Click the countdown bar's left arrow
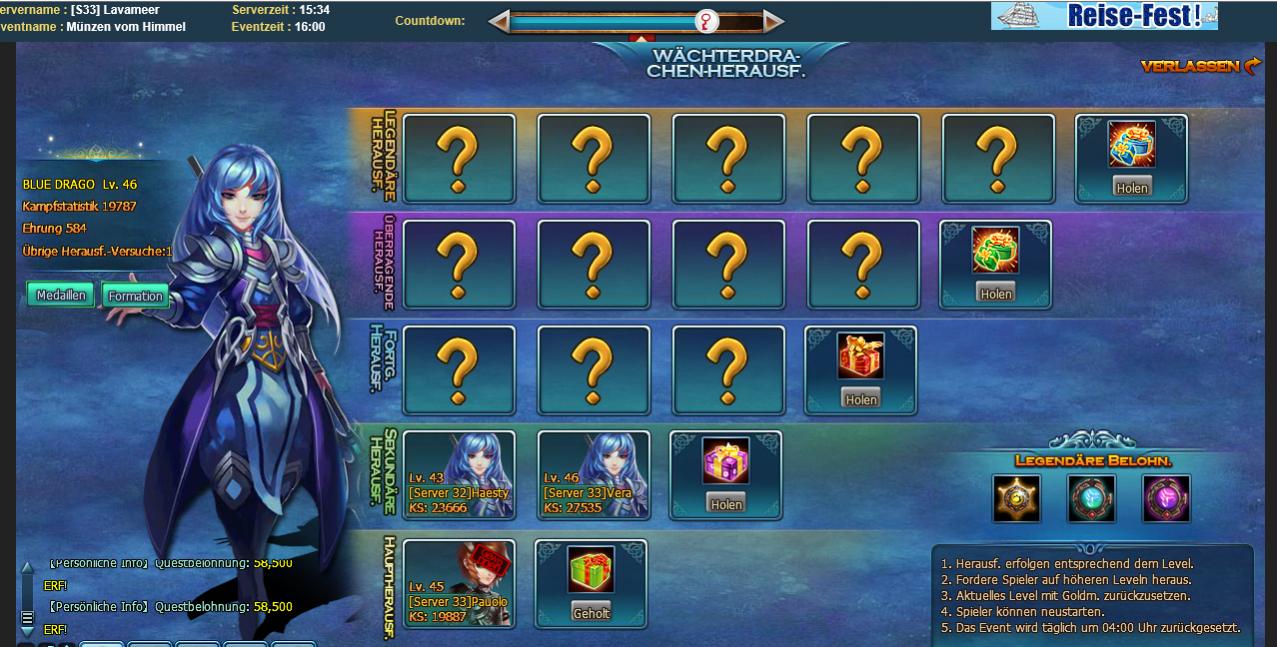Viewport: 1277px width, 647px height. [498, 21]
